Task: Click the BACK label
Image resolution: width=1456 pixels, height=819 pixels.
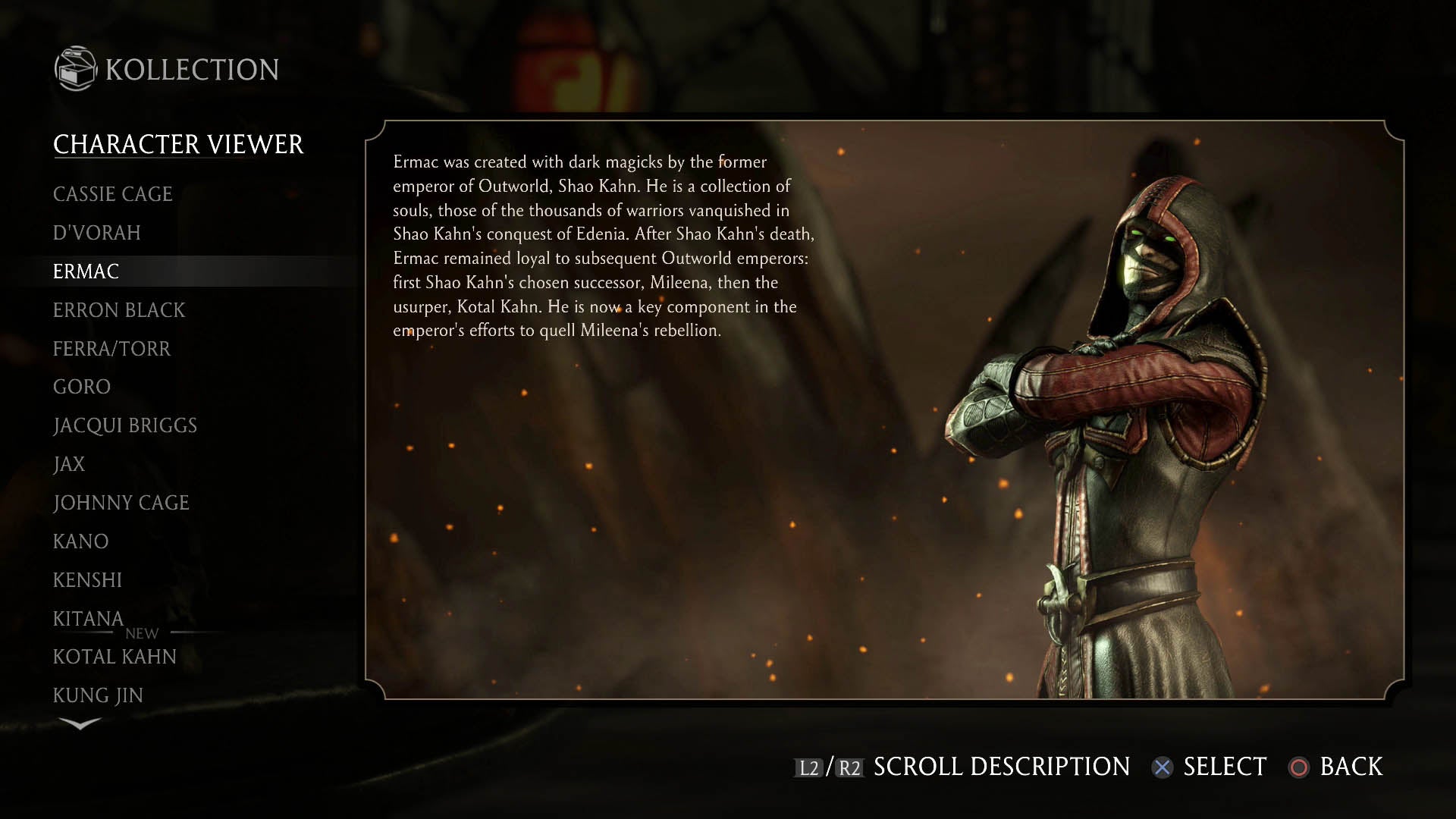Action: tap(1351, 767)
